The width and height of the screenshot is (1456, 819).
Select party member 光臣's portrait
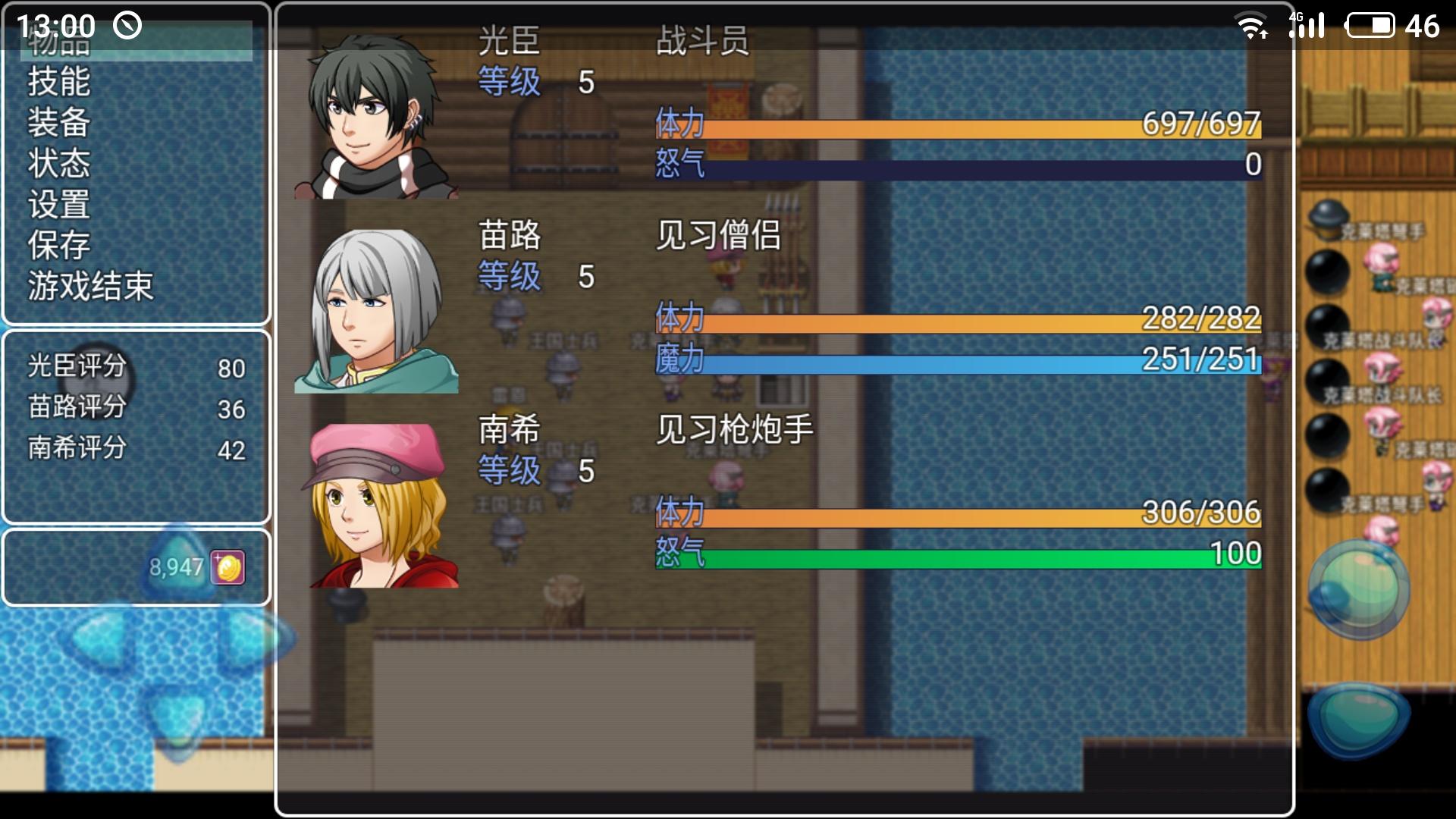click(x=377, y=116)
